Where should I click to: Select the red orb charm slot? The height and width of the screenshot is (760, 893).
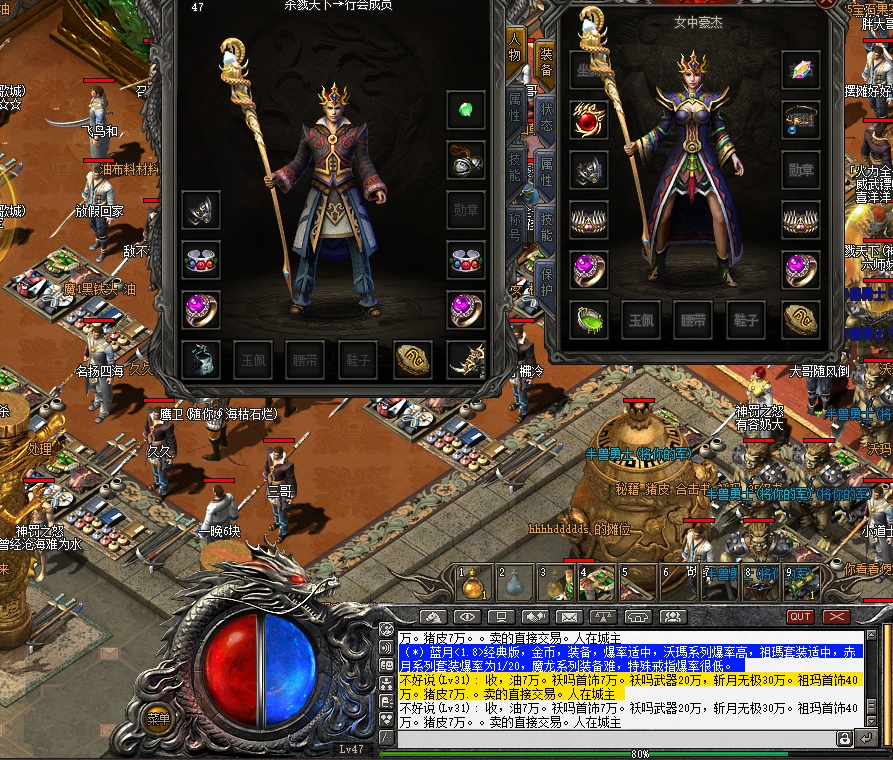[588, 120]
